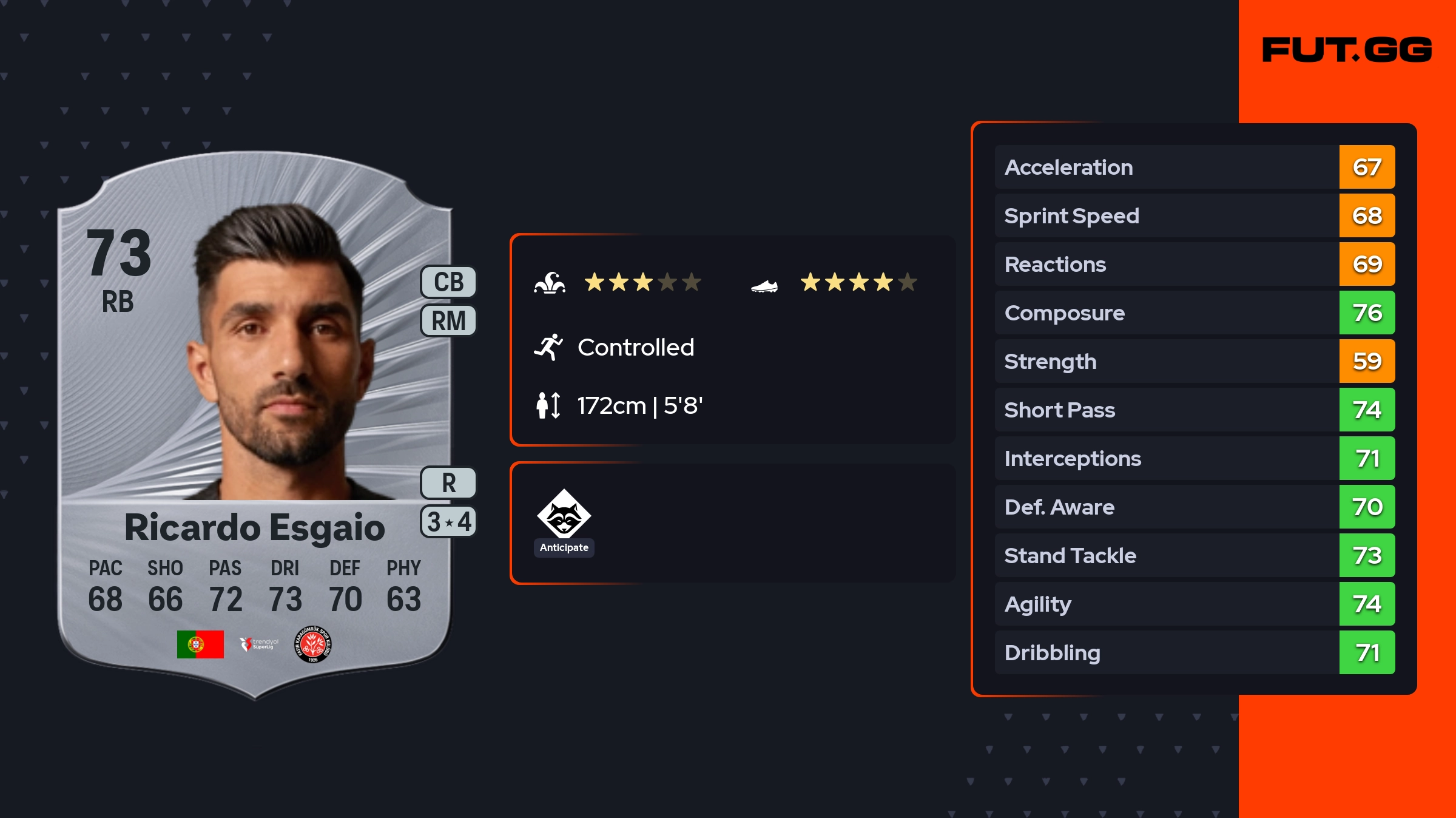The height and width of the screenshot is (818, 1456).
Task: Choose the RM alternate position badge
Action: (448, 320)
